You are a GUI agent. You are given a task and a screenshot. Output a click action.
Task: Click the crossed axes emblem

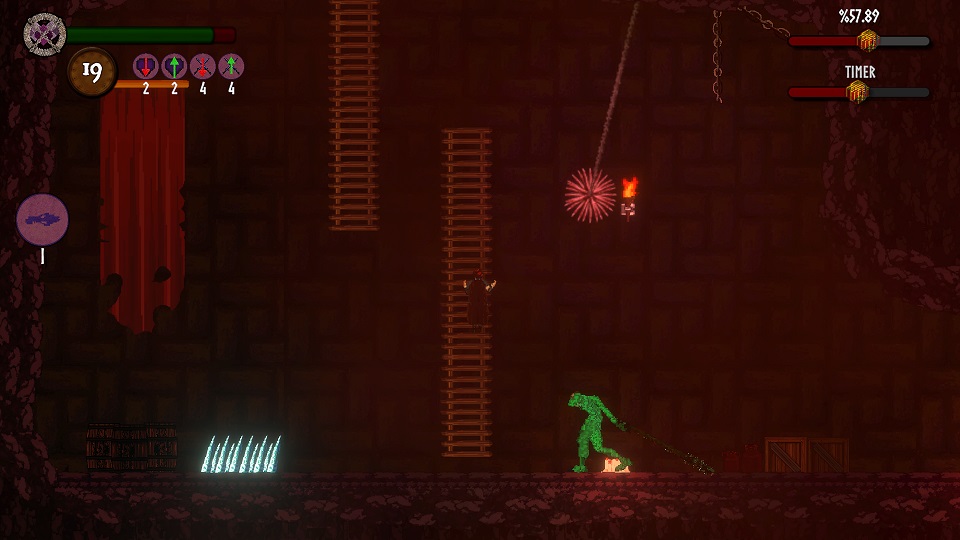[x=44, y=34]
